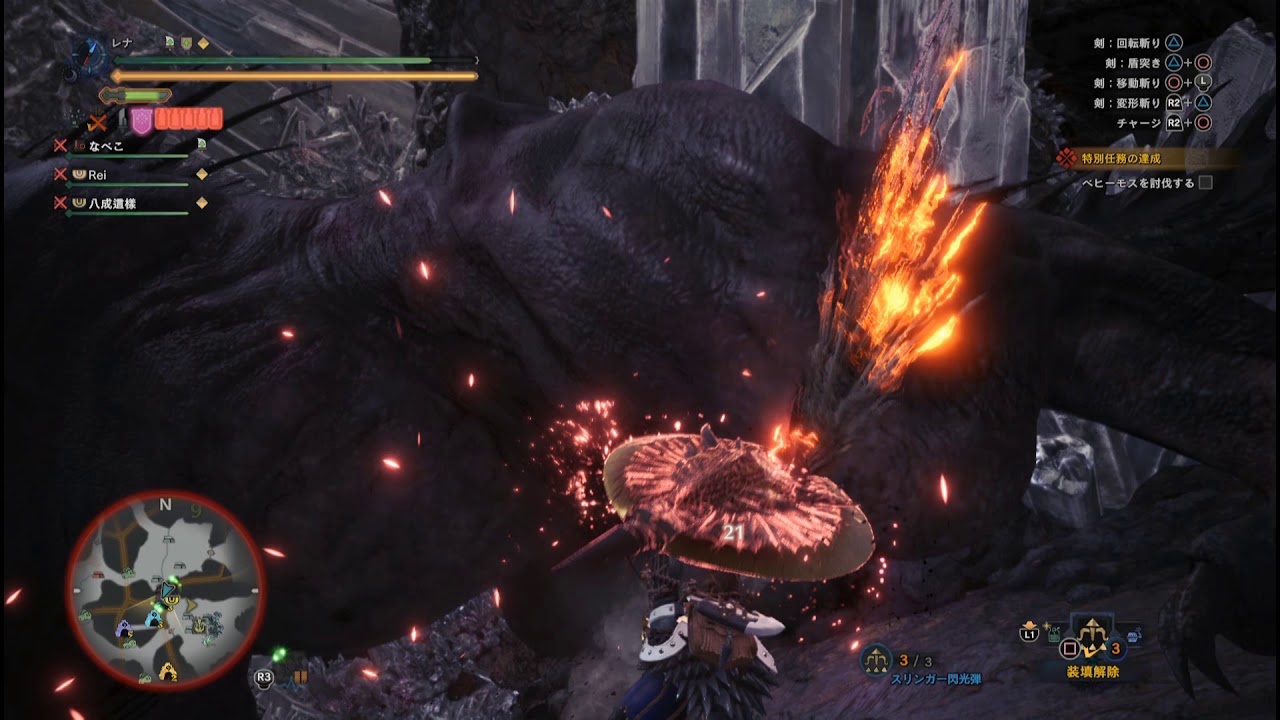The image size is (1280, 720).
Task: Click the 装填解除 slinger unload icon
Action: (x=1093, y=633)
